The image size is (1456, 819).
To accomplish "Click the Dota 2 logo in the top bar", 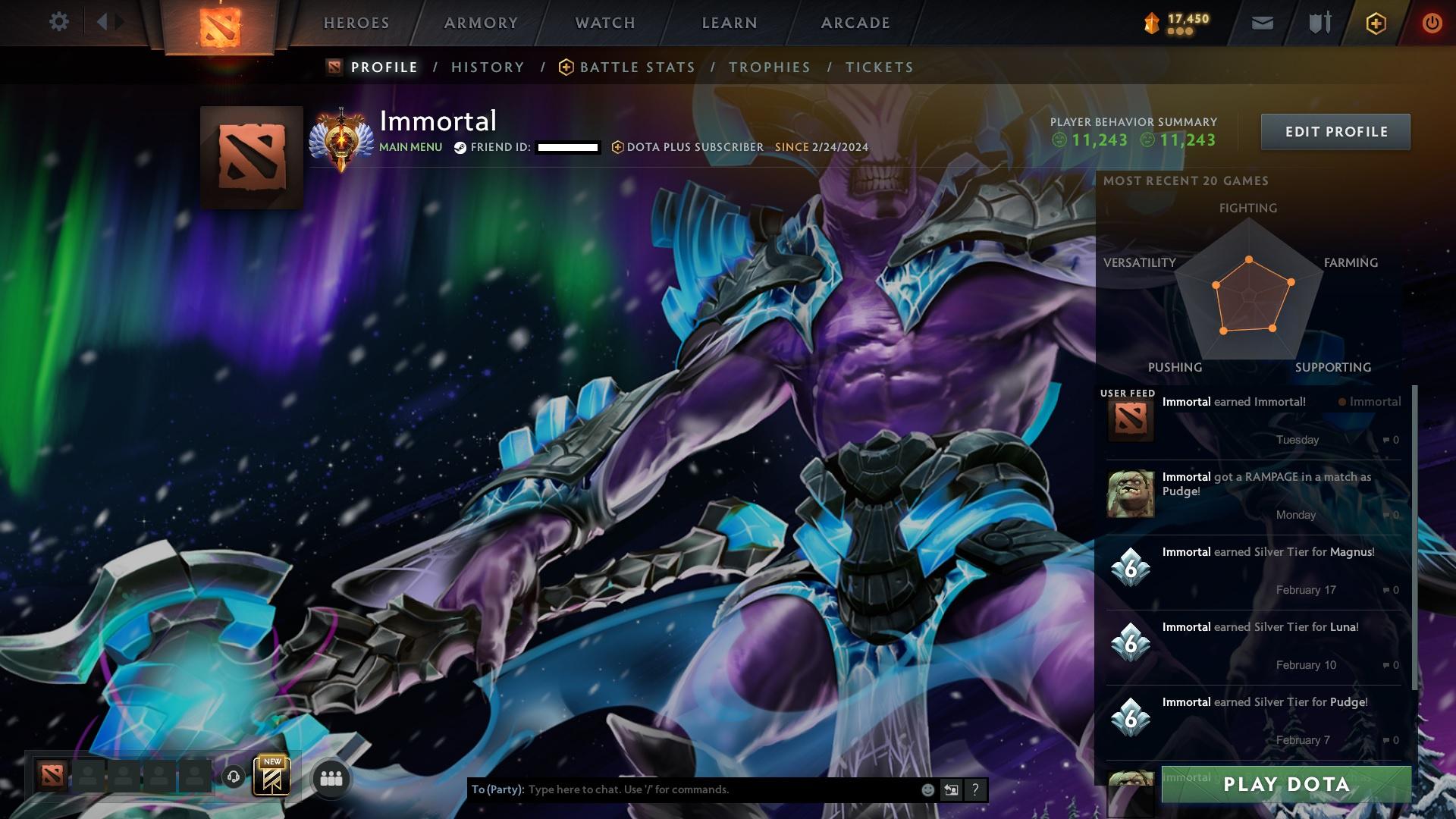I will click(x=222, y=23).
